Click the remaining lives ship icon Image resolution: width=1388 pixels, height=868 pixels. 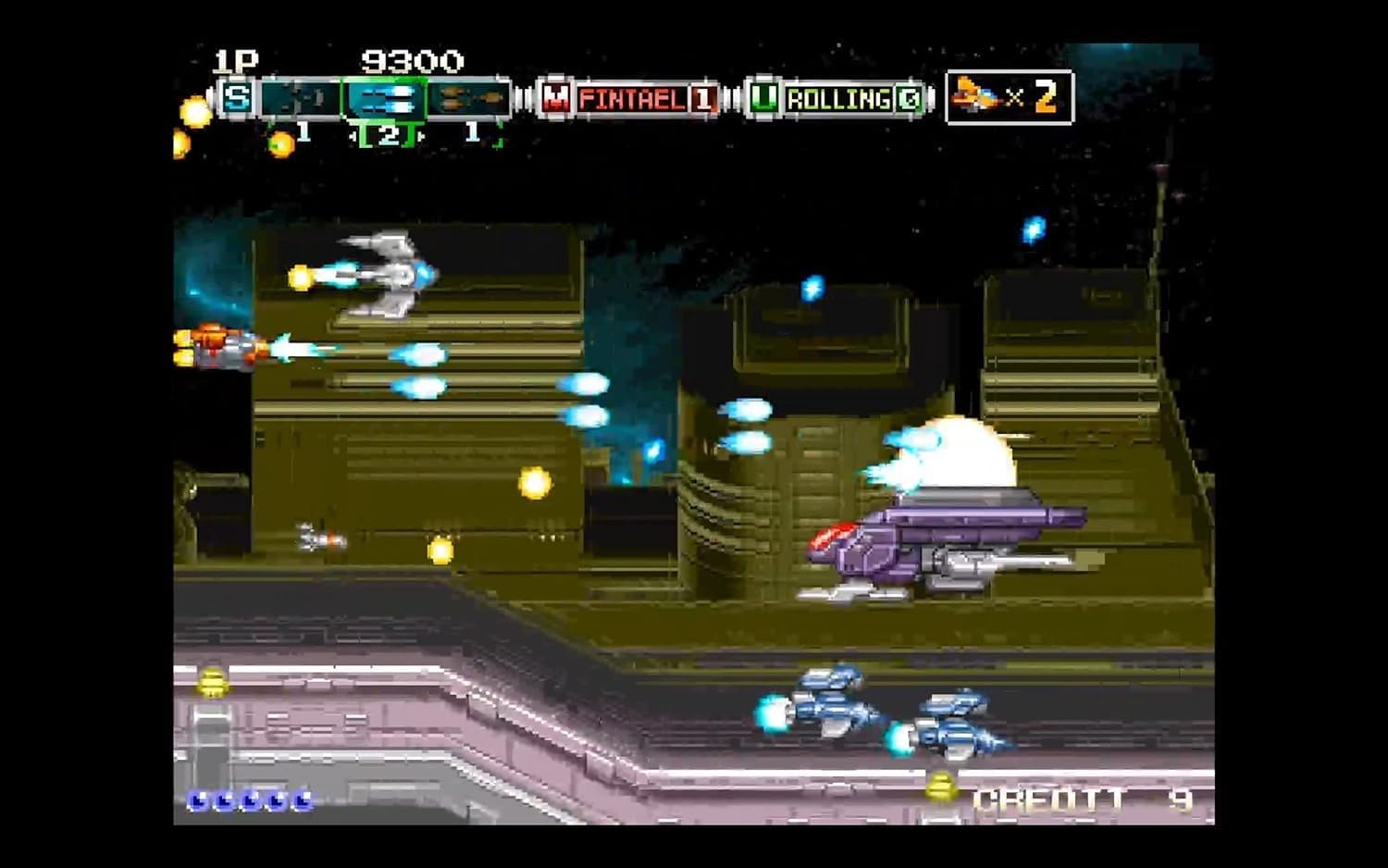tap(972, 95)
